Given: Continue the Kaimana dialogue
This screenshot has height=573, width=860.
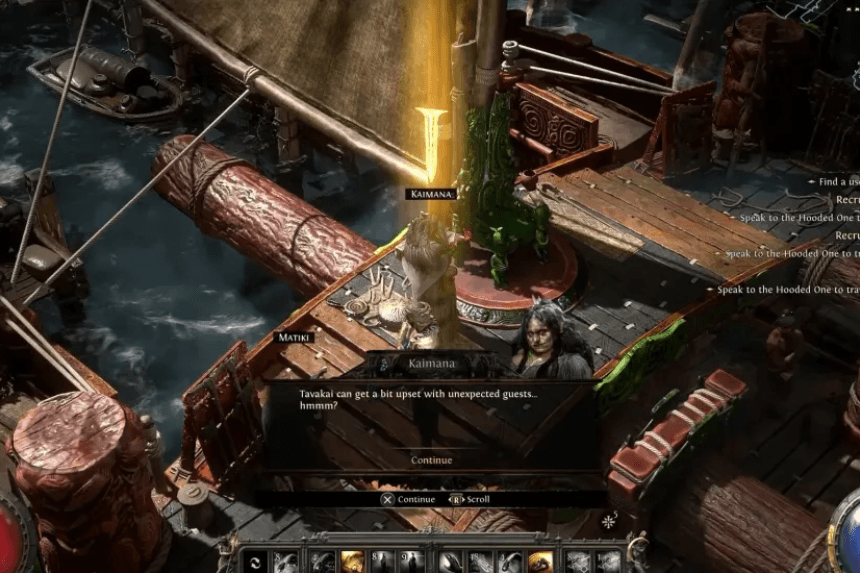Looking at the screenshot, I should point(431,460).
